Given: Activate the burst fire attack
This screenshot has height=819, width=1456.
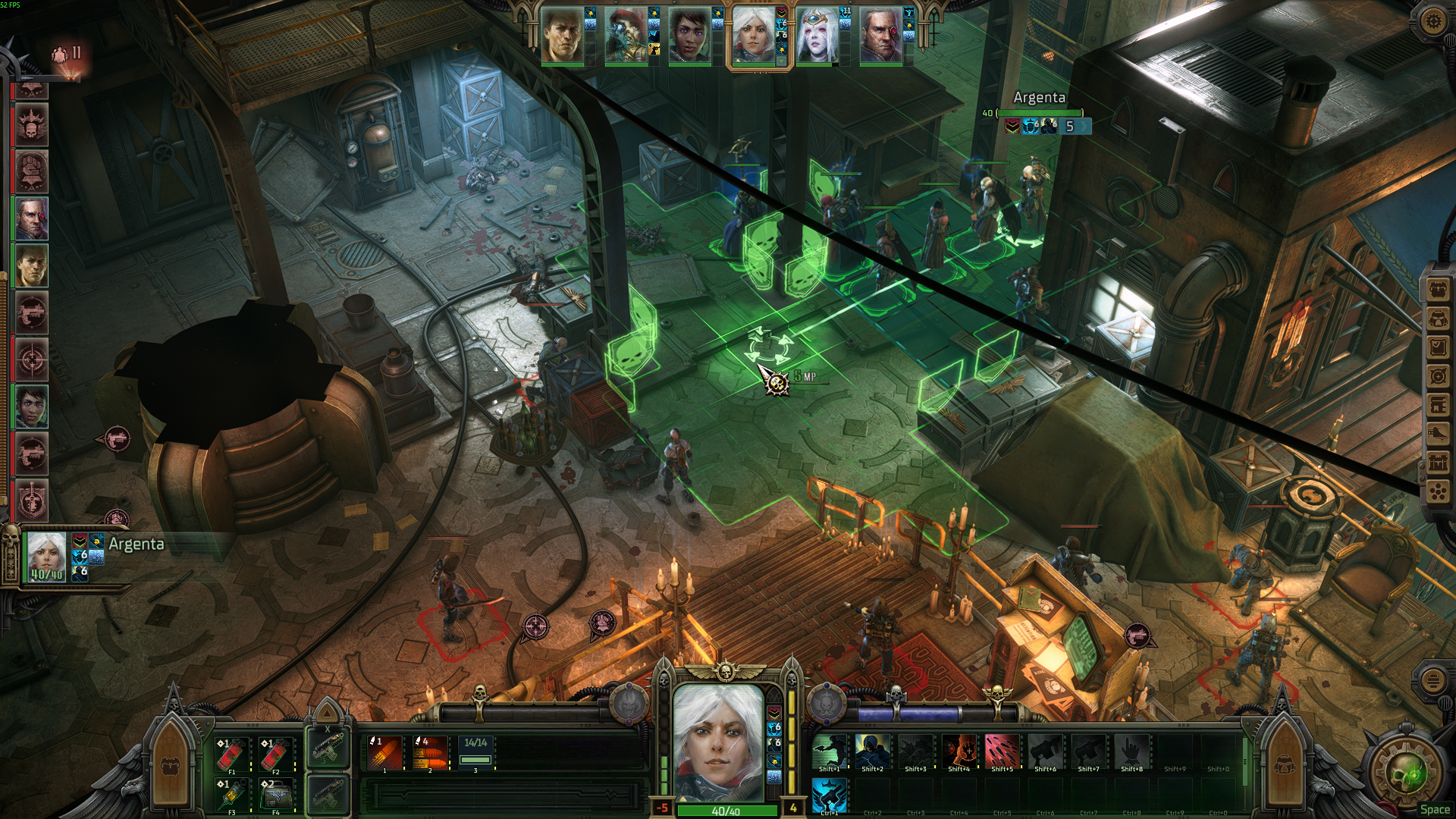Looking at the screenshot, I should (429, 752).
